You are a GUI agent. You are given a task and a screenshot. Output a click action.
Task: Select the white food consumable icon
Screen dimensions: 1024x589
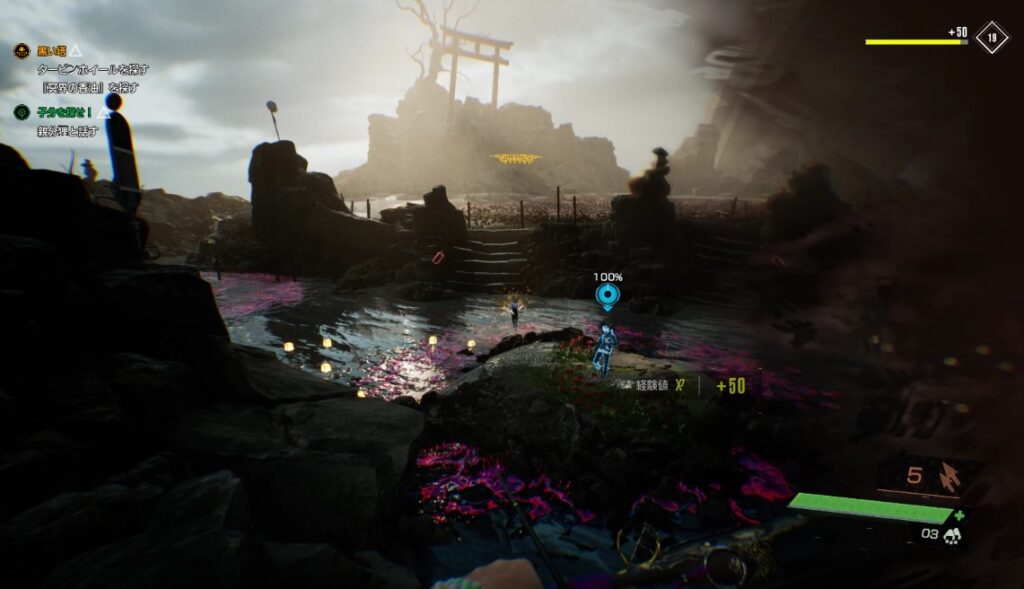(950, 536)
